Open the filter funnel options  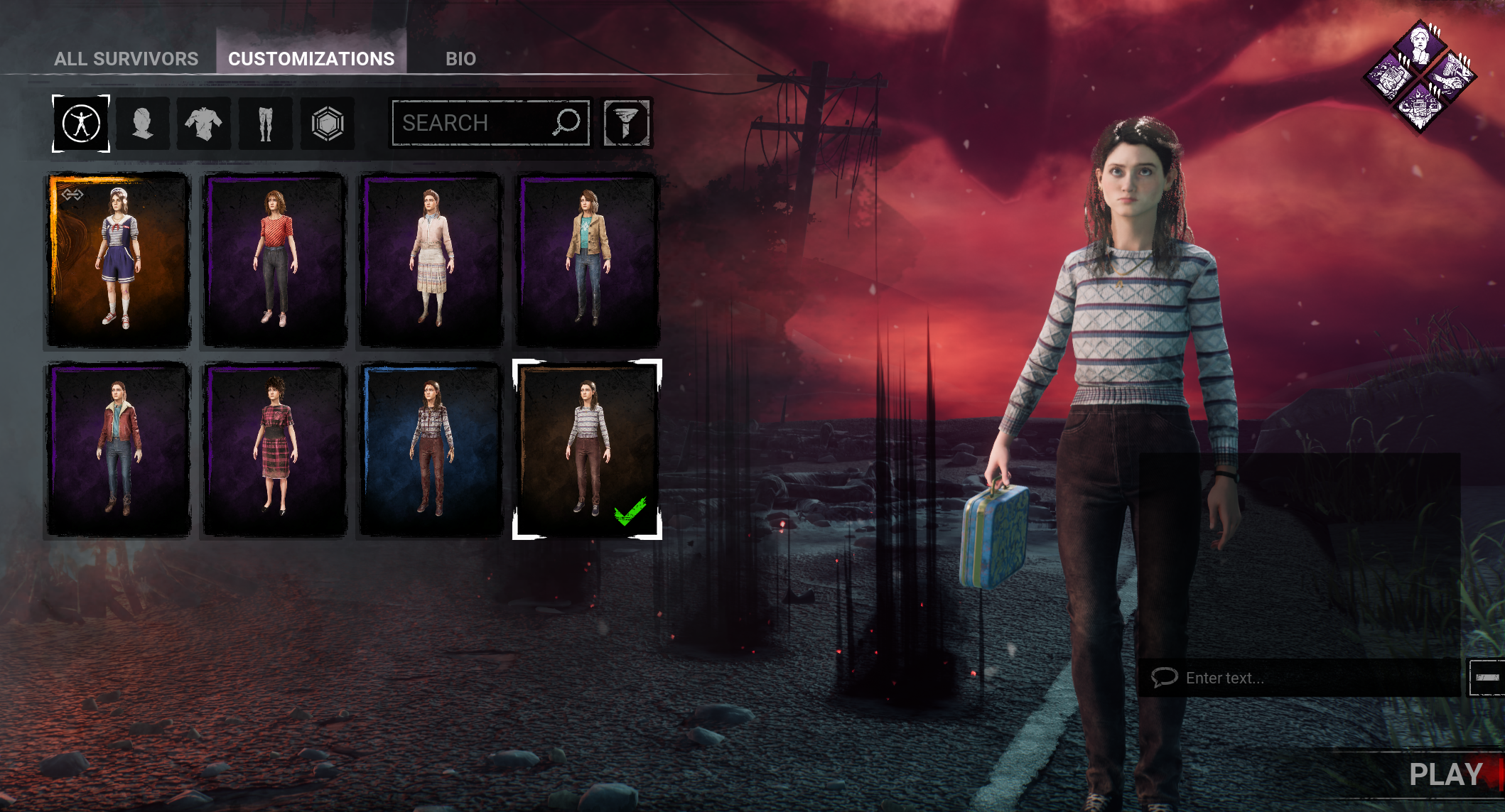pyautogui.click(x=626, y=123)
